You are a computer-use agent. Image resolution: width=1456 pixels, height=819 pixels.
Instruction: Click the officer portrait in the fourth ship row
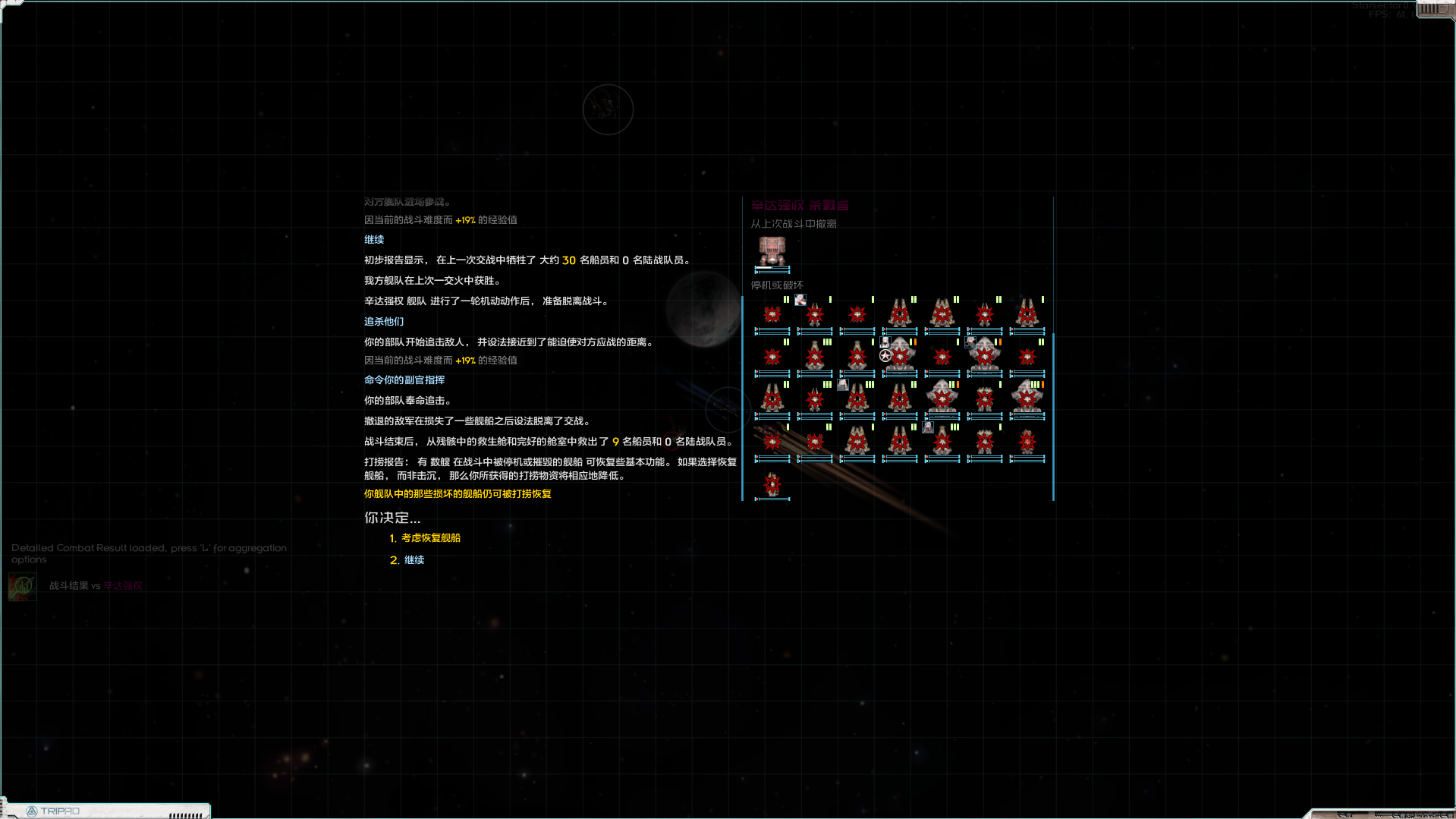pos(927,427)
